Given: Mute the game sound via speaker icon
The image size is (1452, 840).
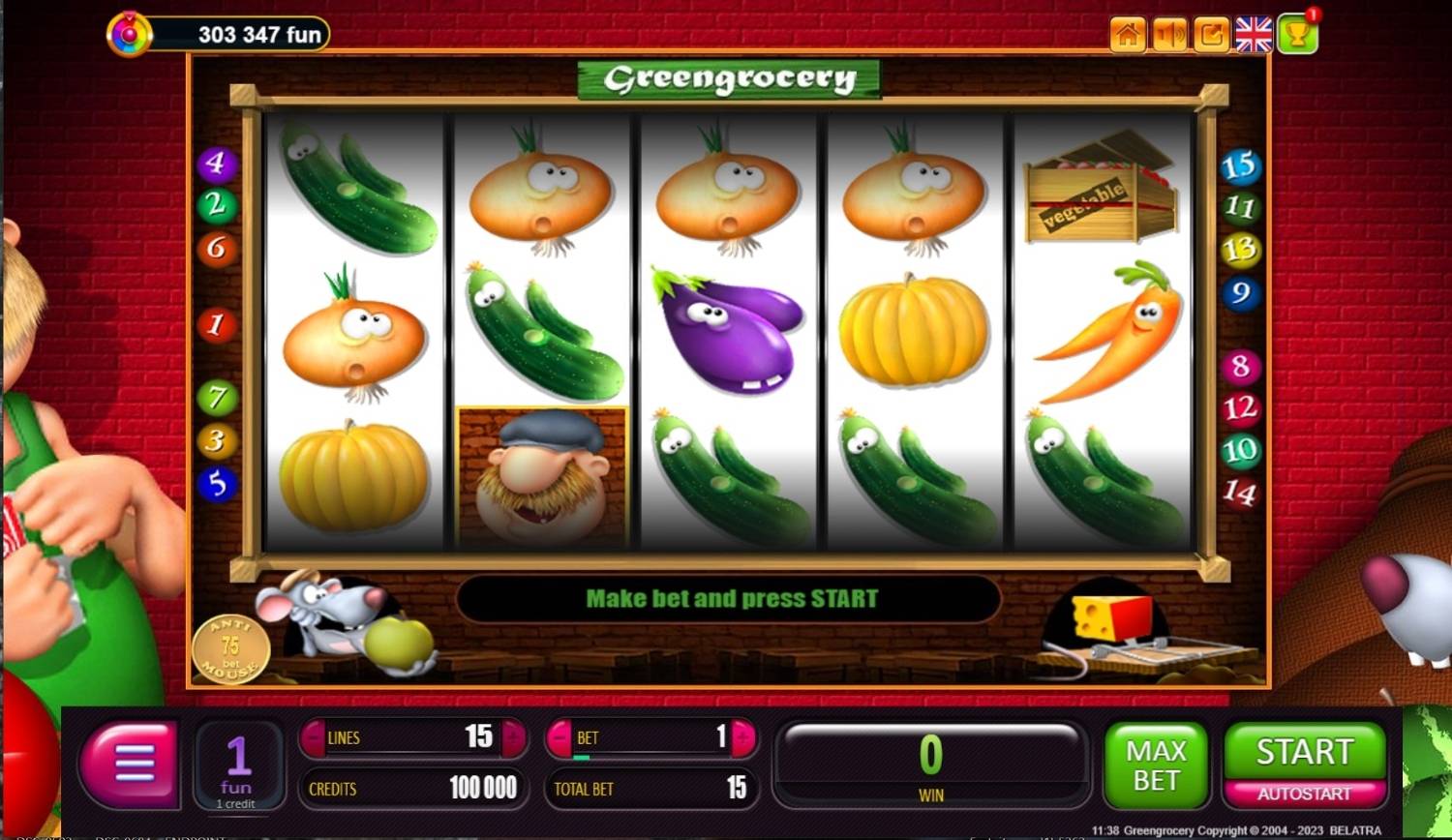Looking at the screenshot, I should click(1168, 34).
